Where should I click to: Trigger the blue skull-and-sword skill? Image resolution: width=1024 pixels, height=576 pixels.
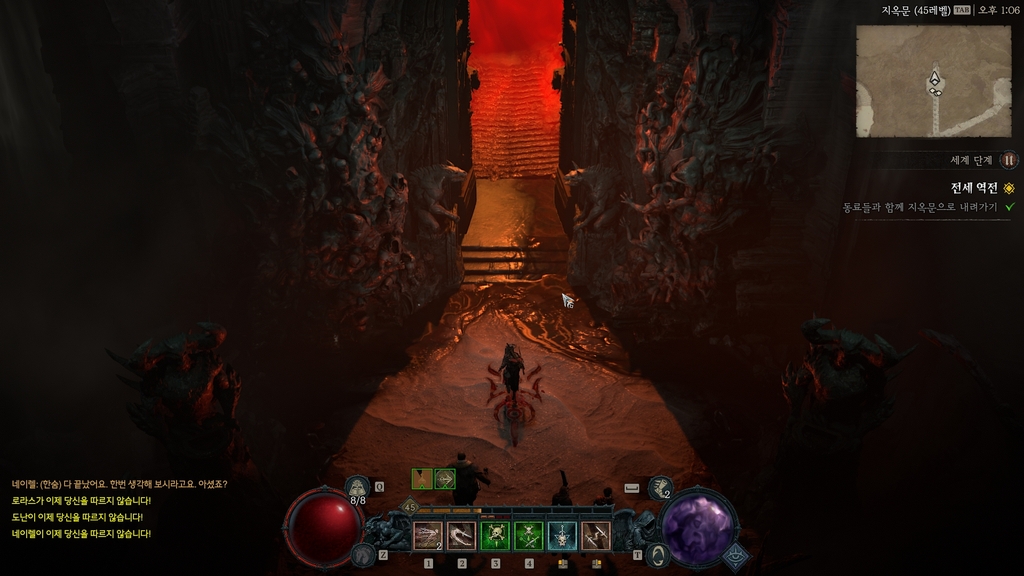click(562, 537)
